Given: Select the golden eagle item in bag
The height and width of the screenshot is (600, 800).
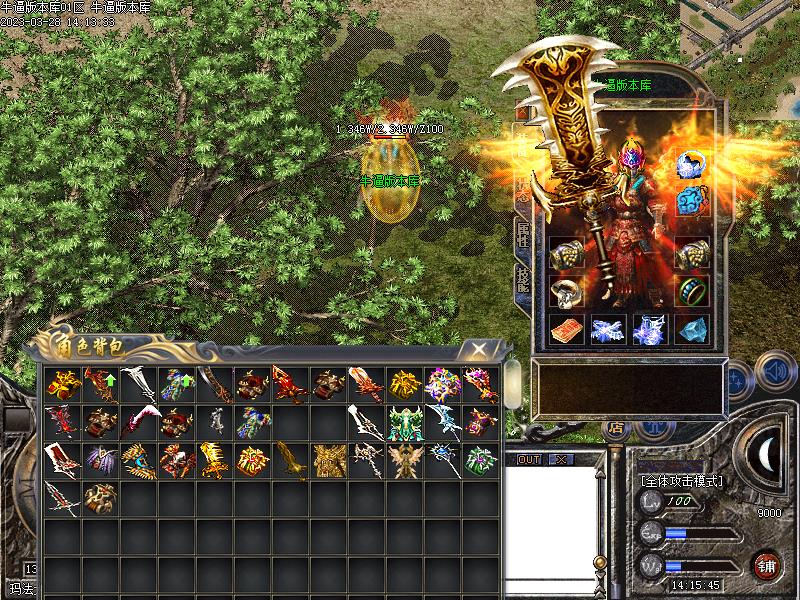Looking at the screenshot, I should point(292,458).
